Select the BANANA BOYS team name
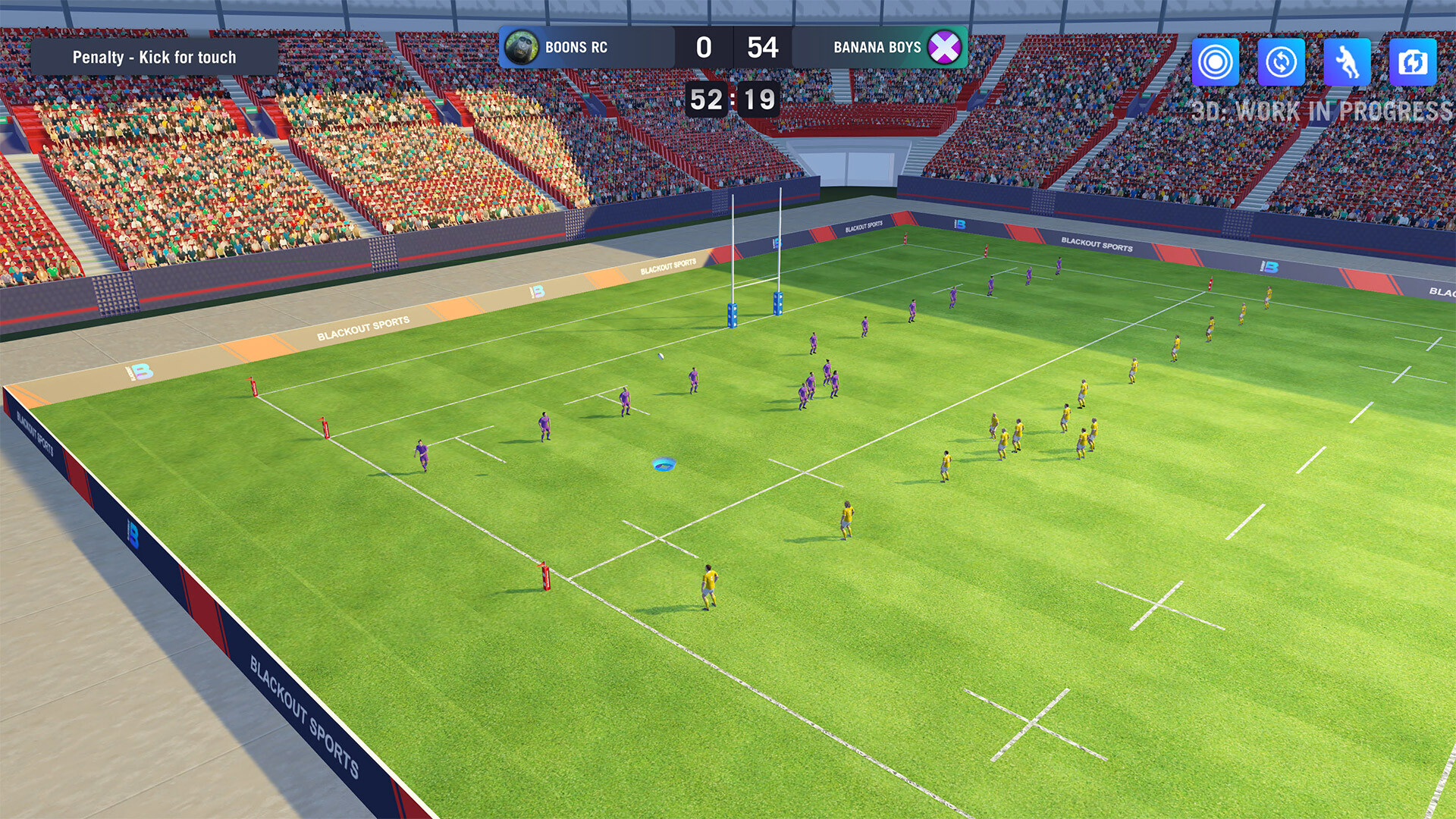 click(x=878, y=47)
